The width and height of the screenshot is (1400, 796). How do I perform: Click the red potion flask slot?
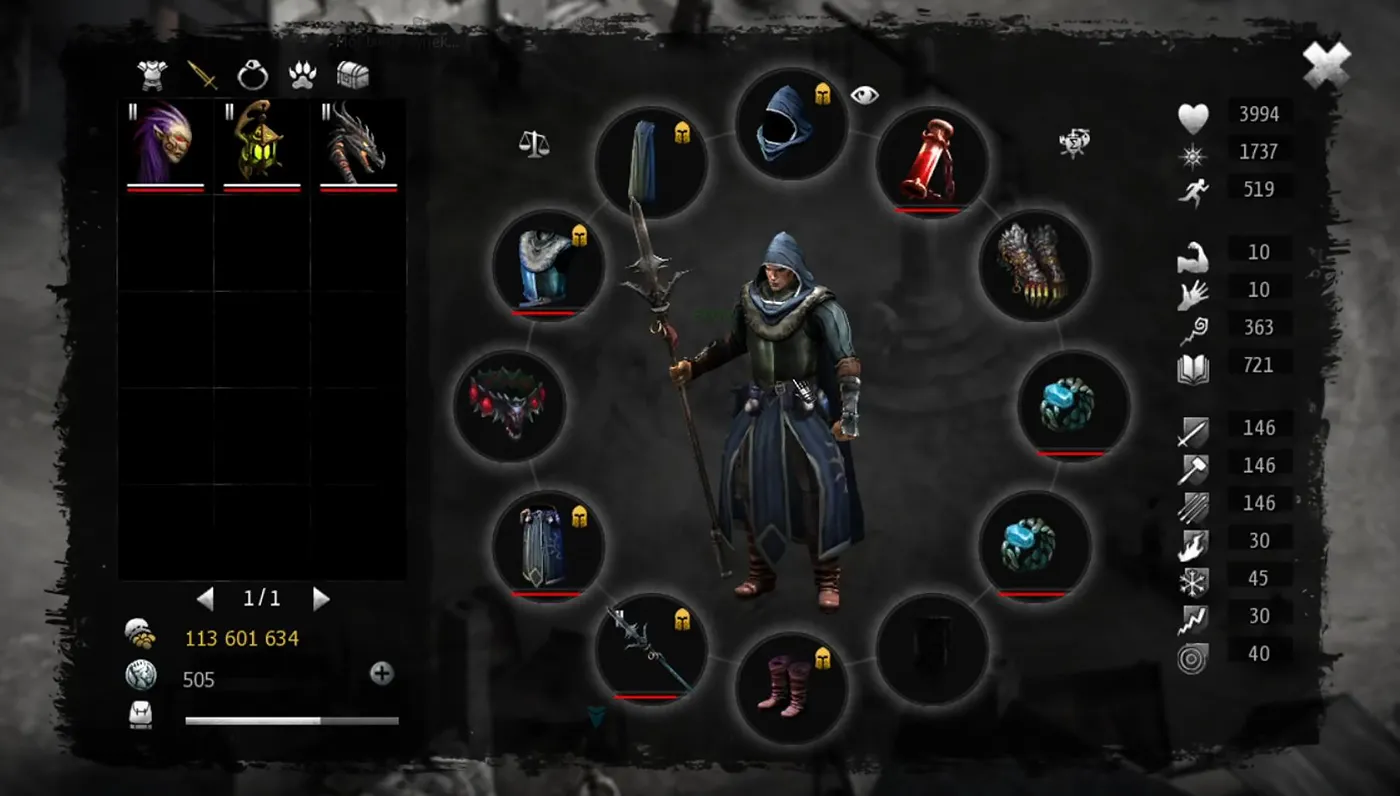tap(932, 162)
